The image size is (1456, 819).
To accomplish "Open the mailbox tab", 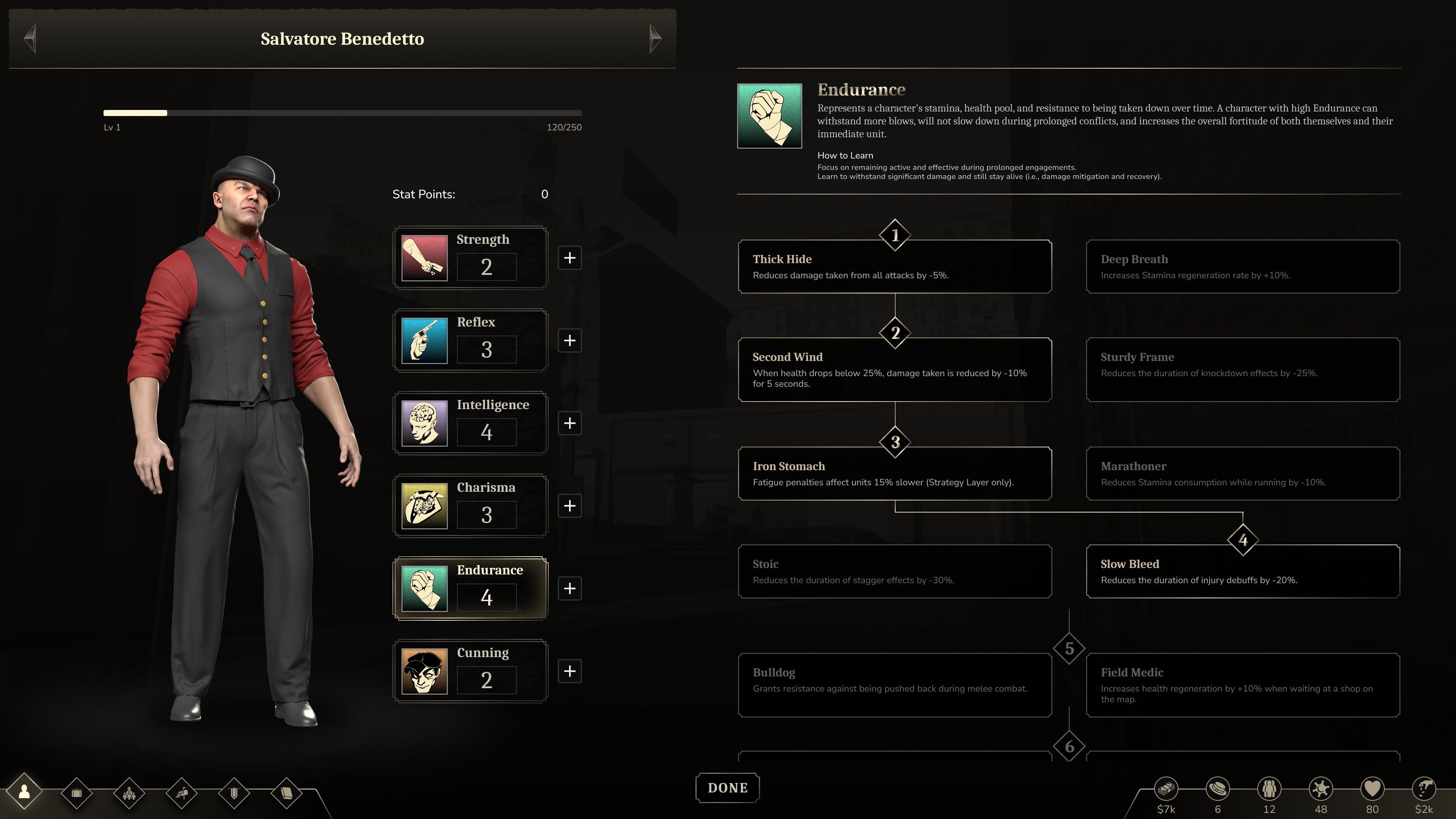I will point(182,793).
